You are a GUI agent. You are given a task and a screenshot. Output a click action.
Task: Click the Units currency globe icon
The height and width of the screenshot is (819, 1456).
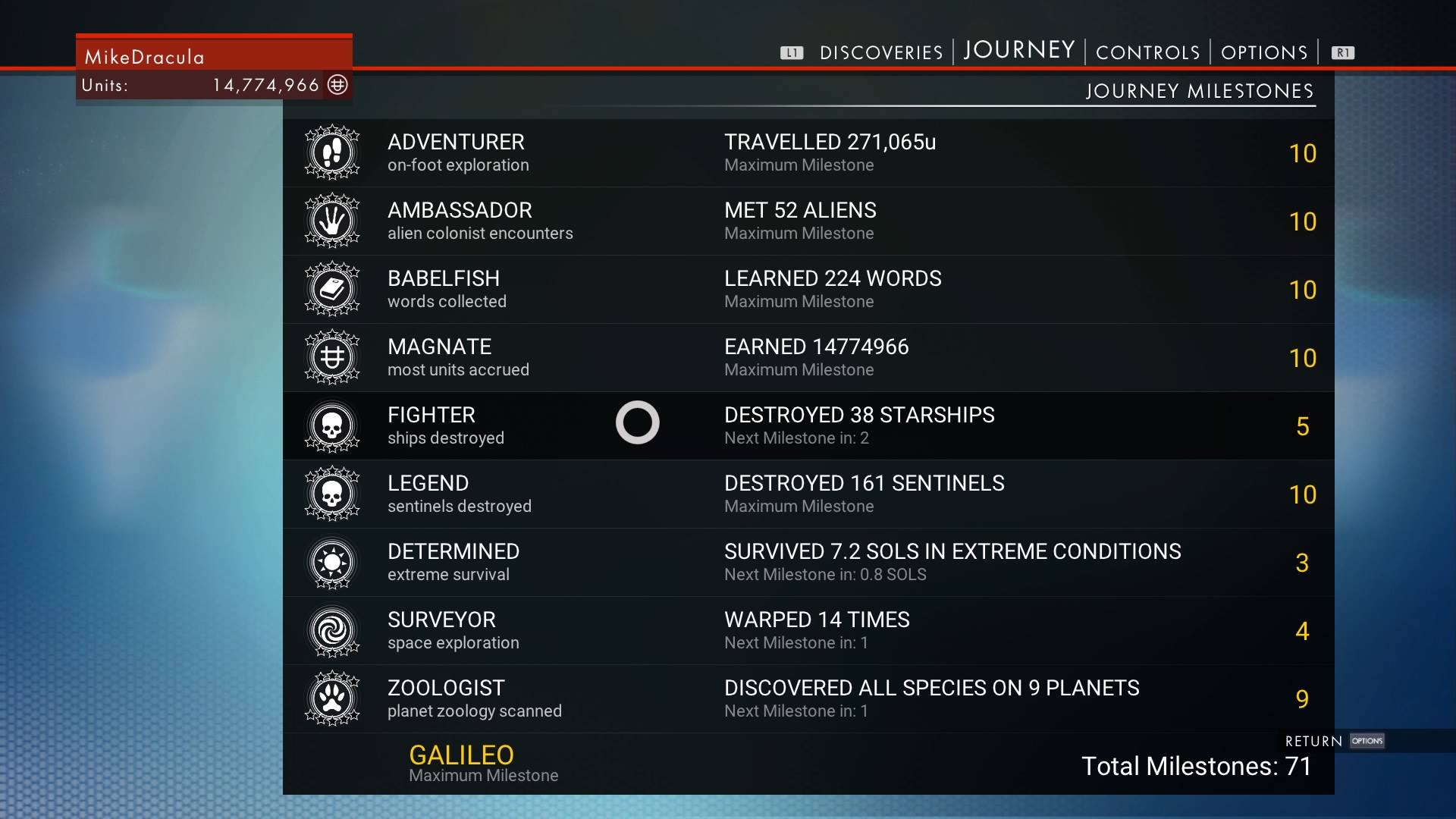click(337, 85)
